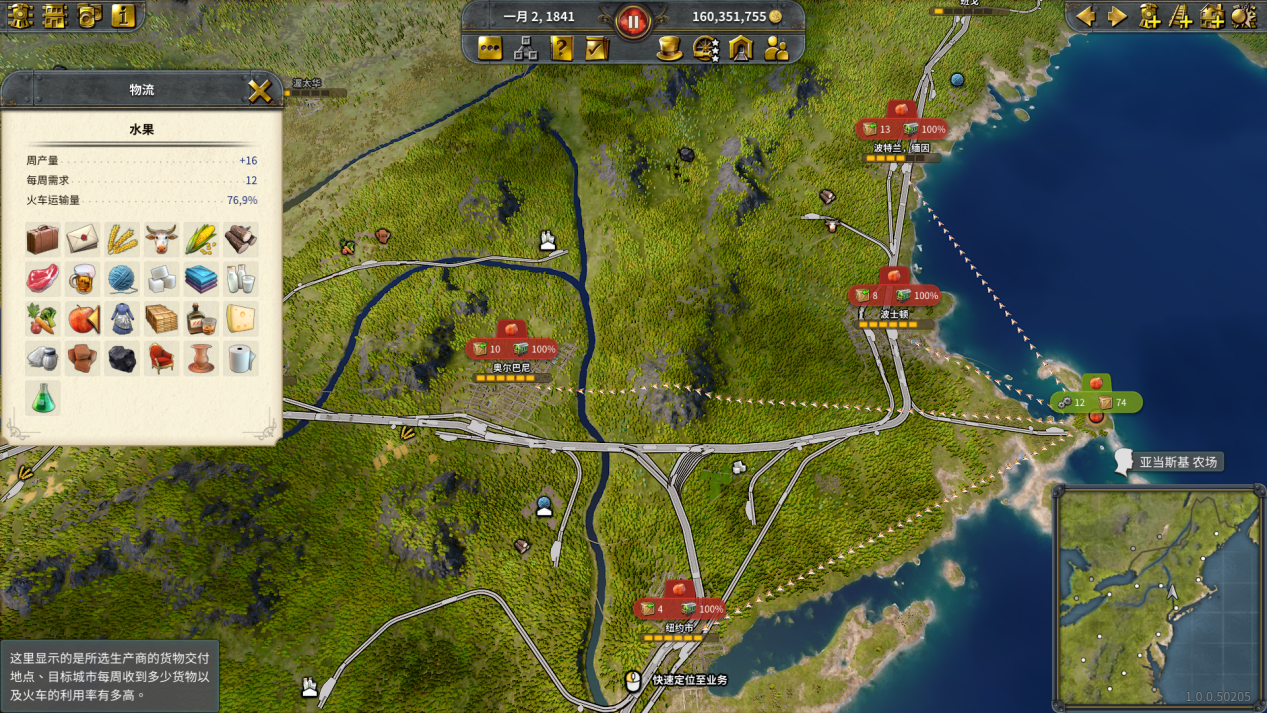Select the beer mug goods icon
The image size is (1267, 713).
[x=82, y=279]
